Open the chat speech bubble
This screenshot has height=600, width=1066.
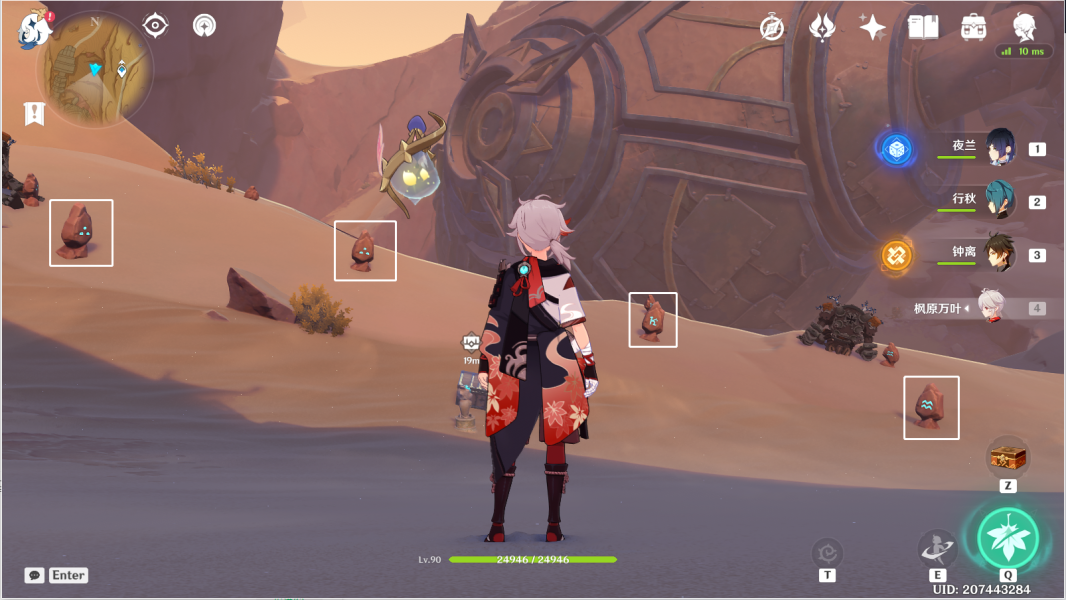(35, 575)
